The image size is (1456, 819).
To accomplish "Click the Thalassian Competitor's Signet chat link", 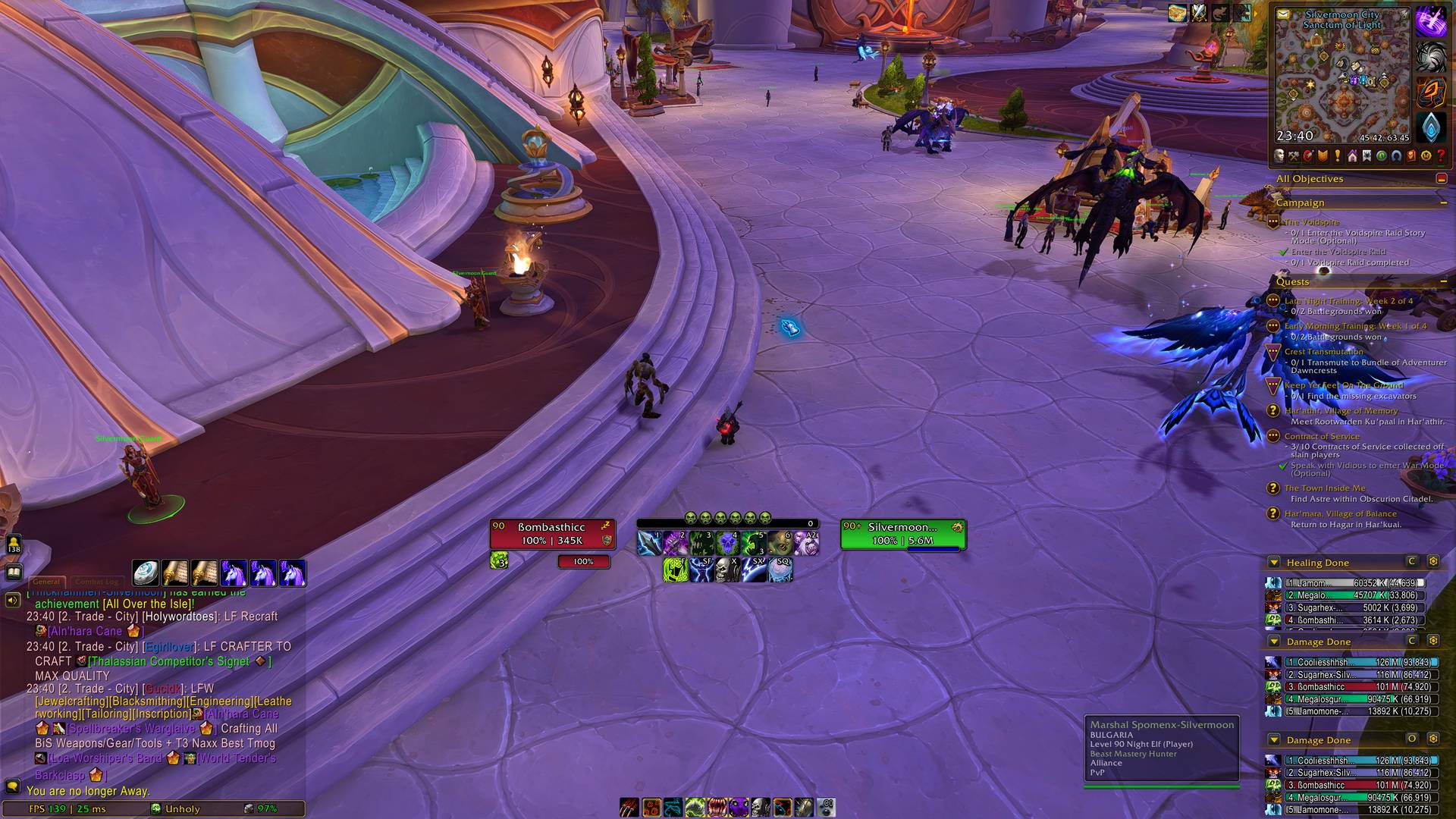I will click(x=168, y=661).
